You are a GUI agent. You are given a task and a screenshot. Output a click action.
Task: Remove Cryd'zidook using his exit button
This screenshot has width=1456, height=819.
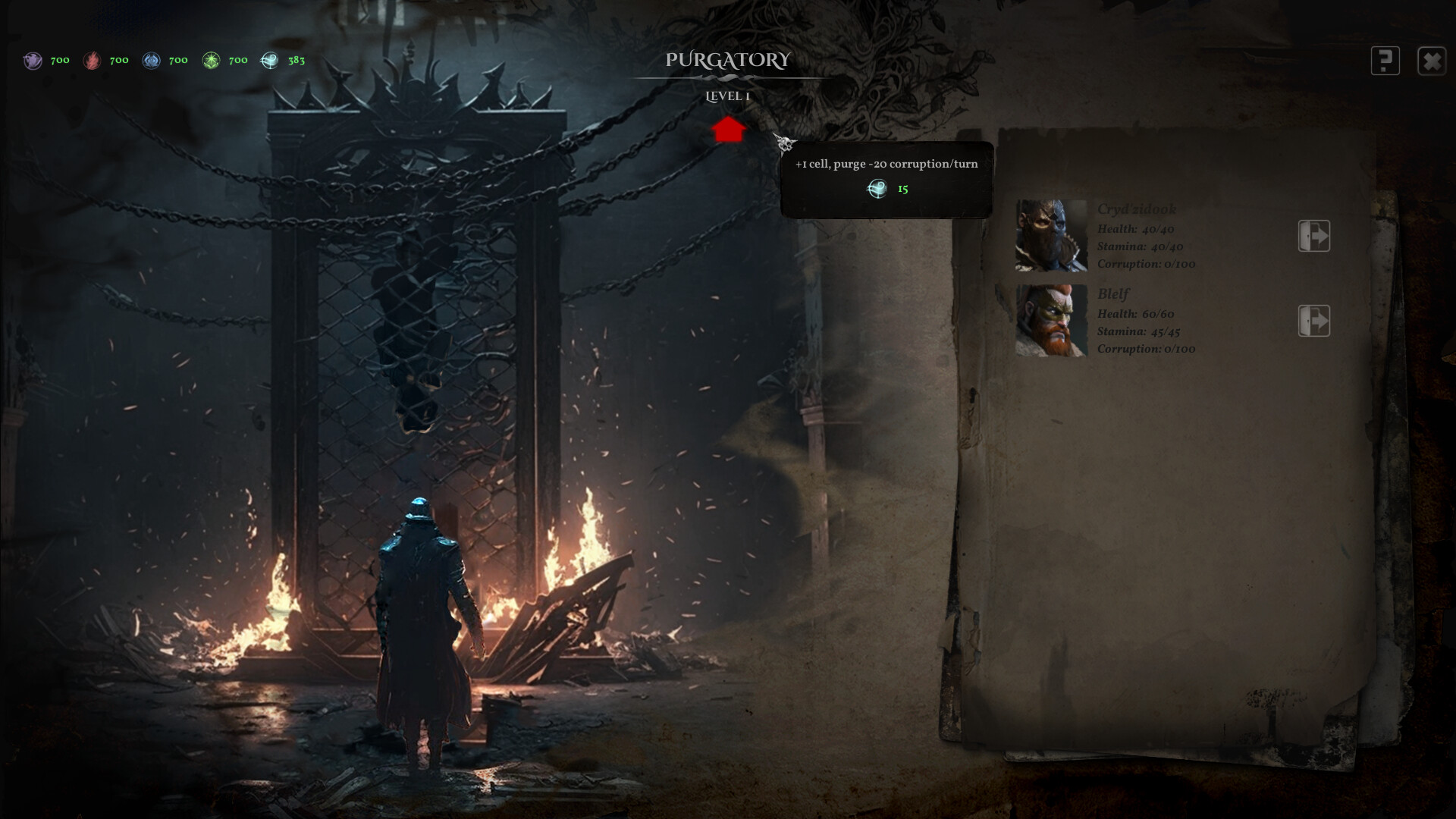pyautogui.click(x=1314, y=236)
